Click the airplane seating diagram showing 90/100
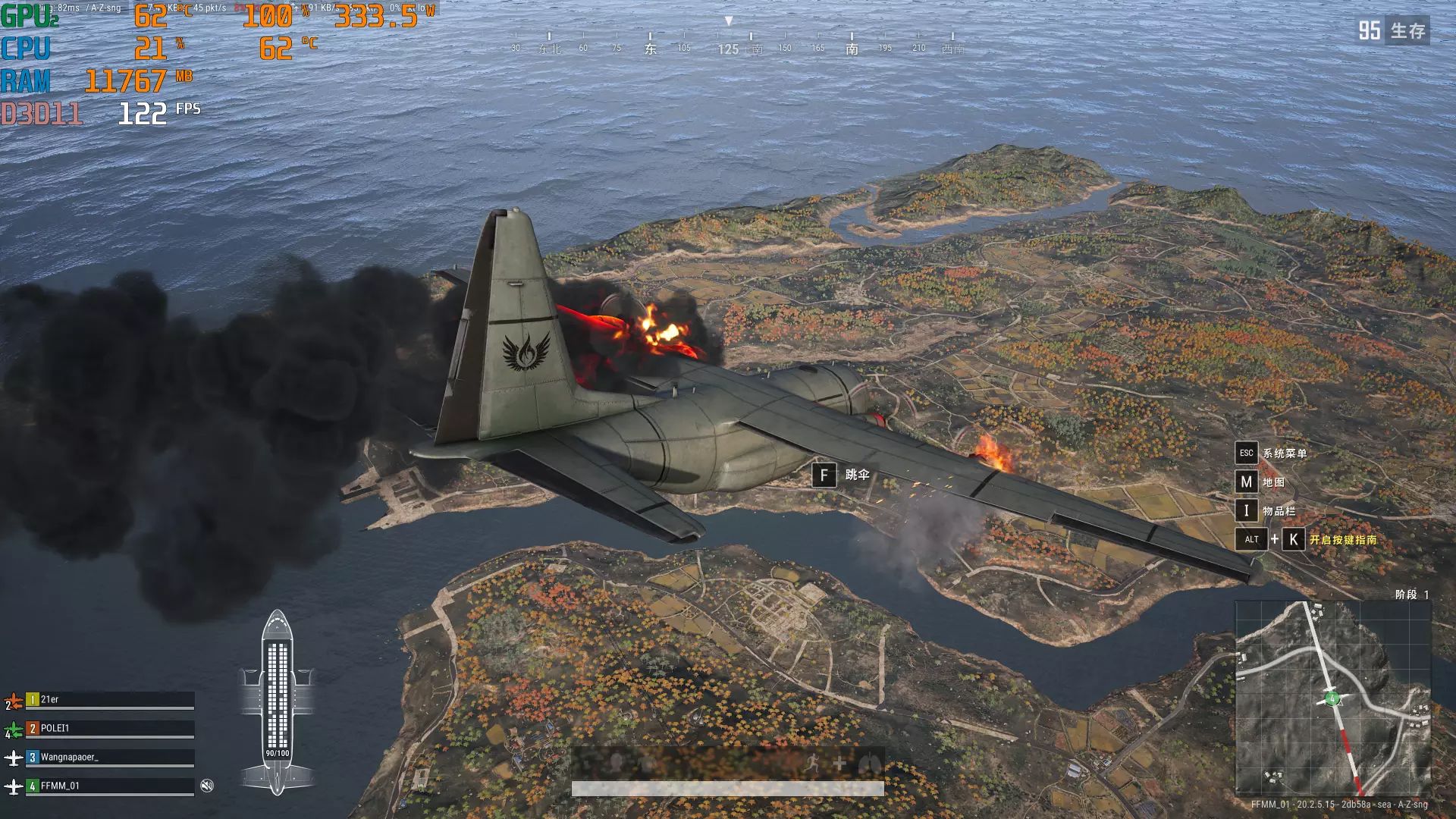1456x819 pixels. pos(277,701)
